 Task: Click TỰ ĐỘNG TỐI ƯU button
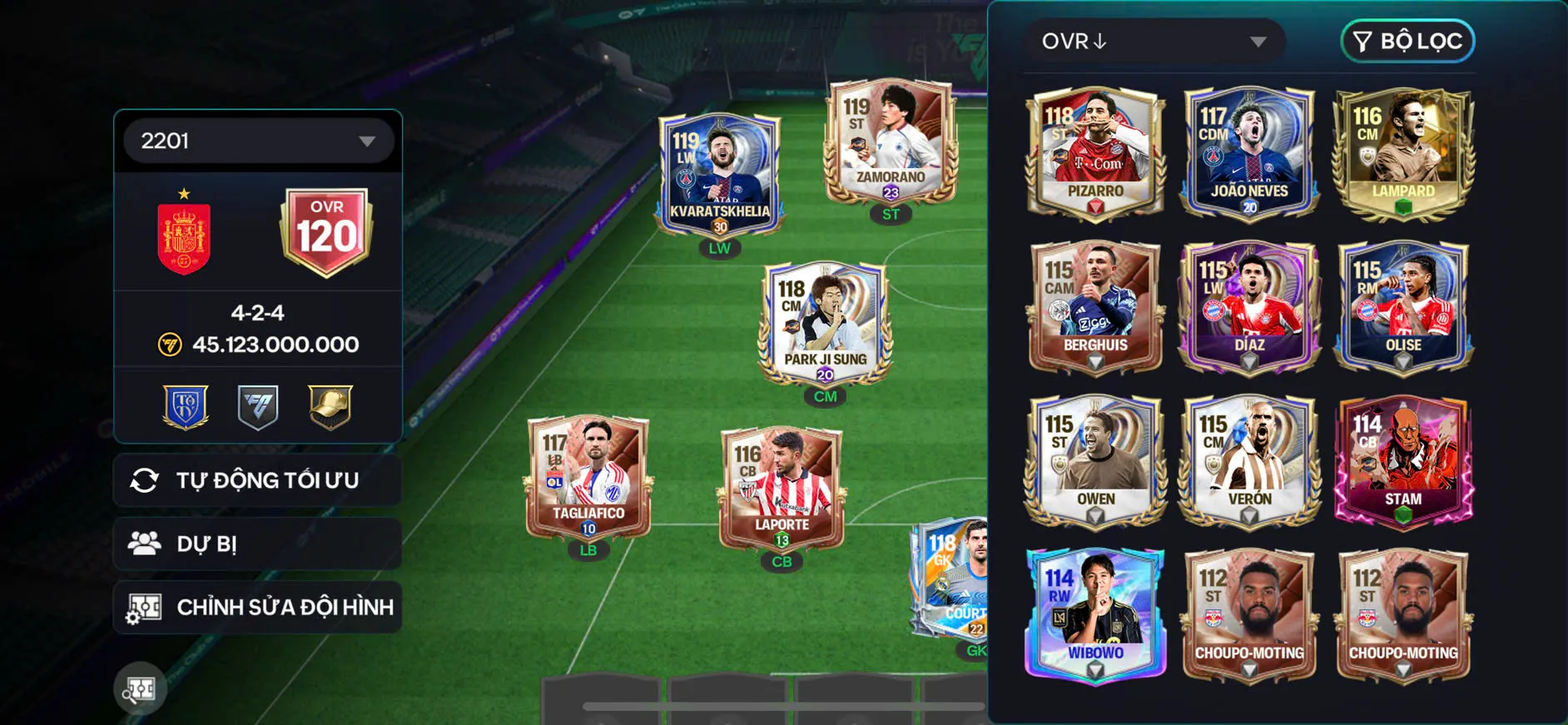click(x=258, y=480)
